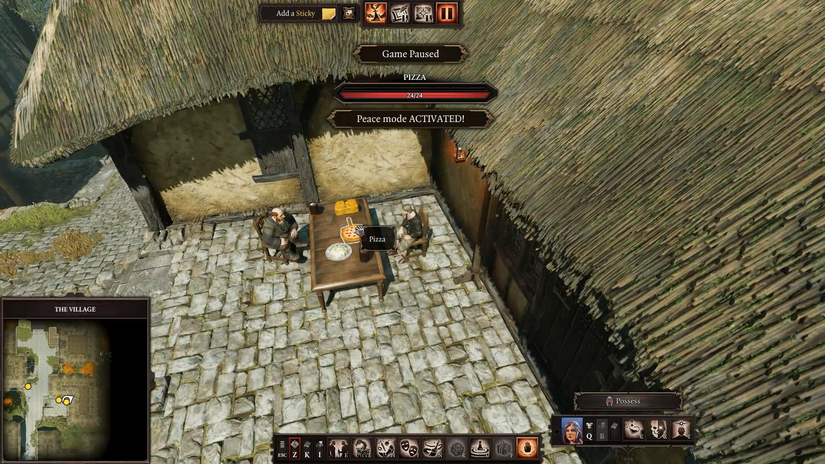Image resolution: width=825 pixels, height=464 pixels.
Task: Select the female character portrait
Action: click(x=572, y=429)
